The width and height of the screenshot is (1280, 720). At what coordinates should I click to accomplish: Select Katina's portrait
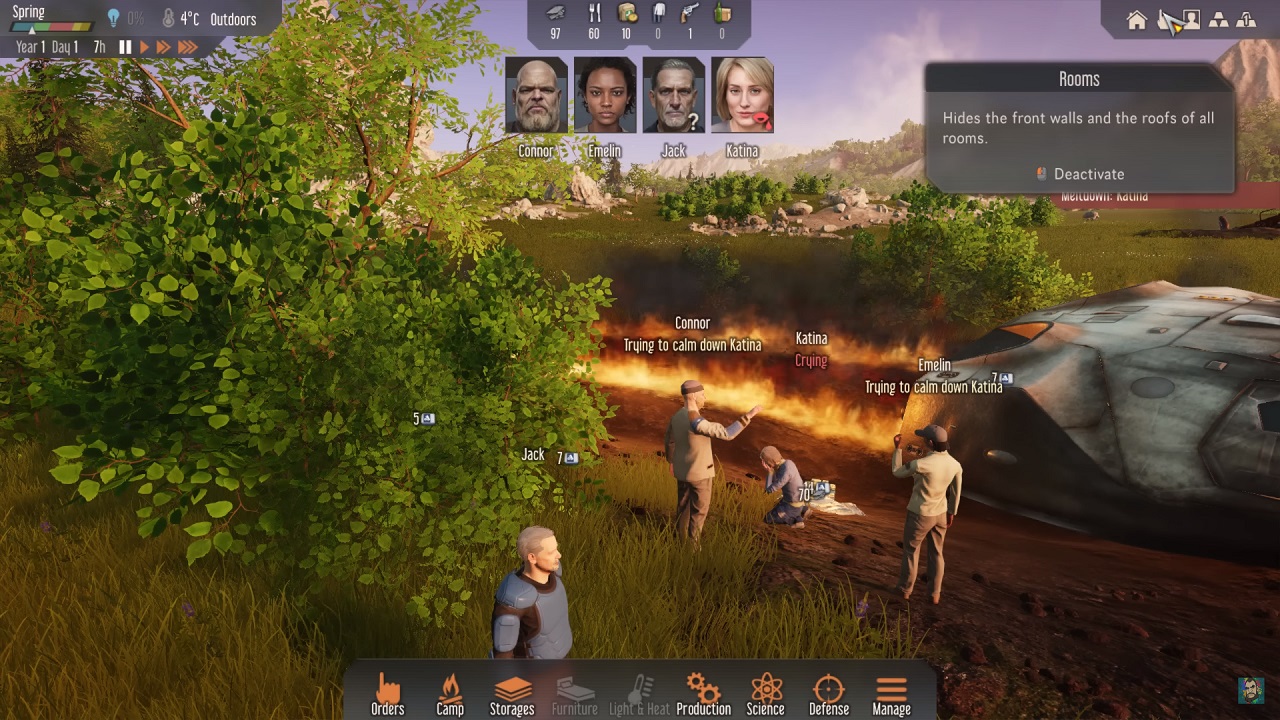(742, 96)
